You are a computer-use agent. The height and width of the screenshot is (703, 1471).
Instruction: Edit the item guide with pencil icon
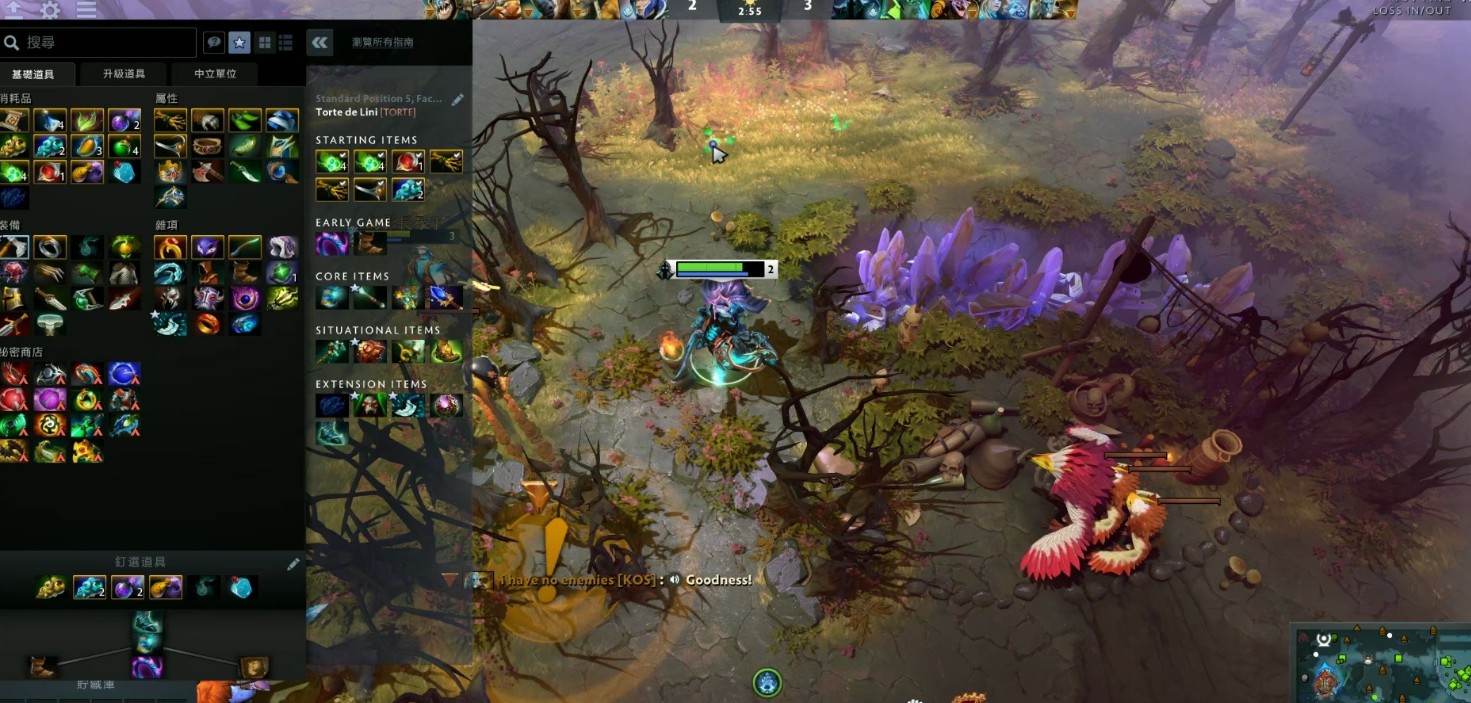coord(458,99)
